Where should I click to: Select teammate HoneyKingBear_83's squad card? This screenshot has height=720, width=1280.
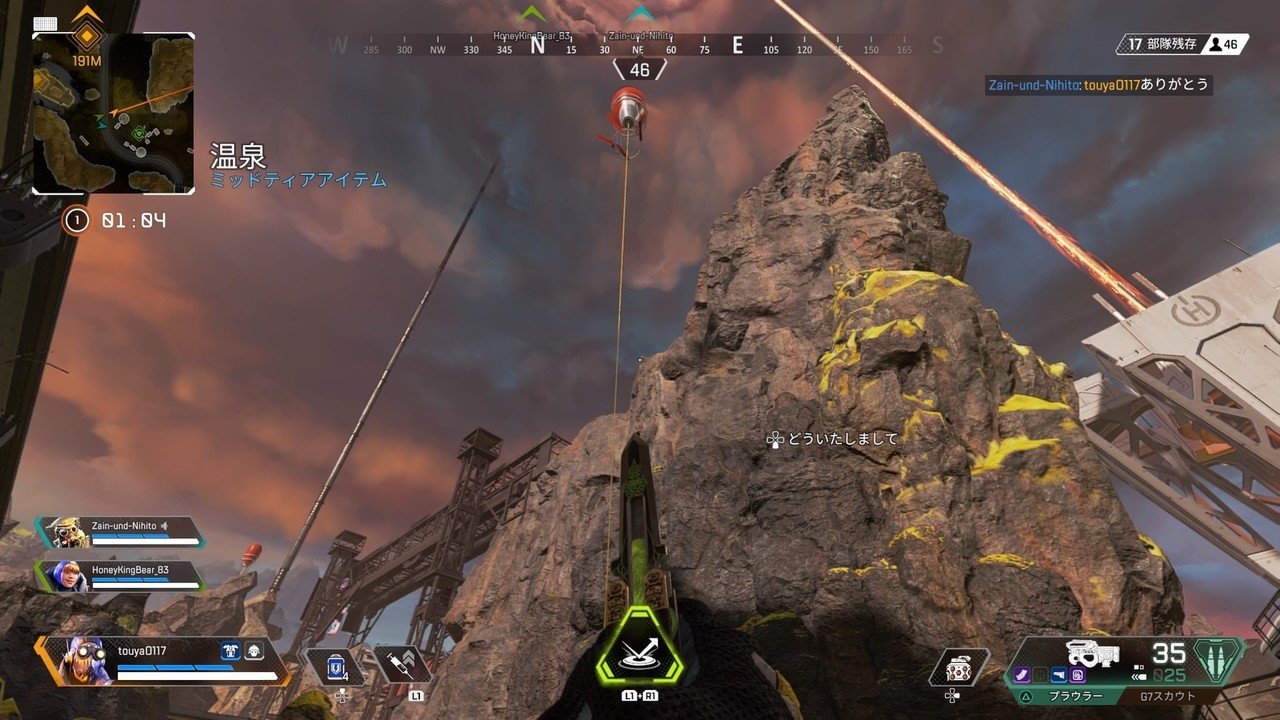pyautogui.click(x=120, y=576)
